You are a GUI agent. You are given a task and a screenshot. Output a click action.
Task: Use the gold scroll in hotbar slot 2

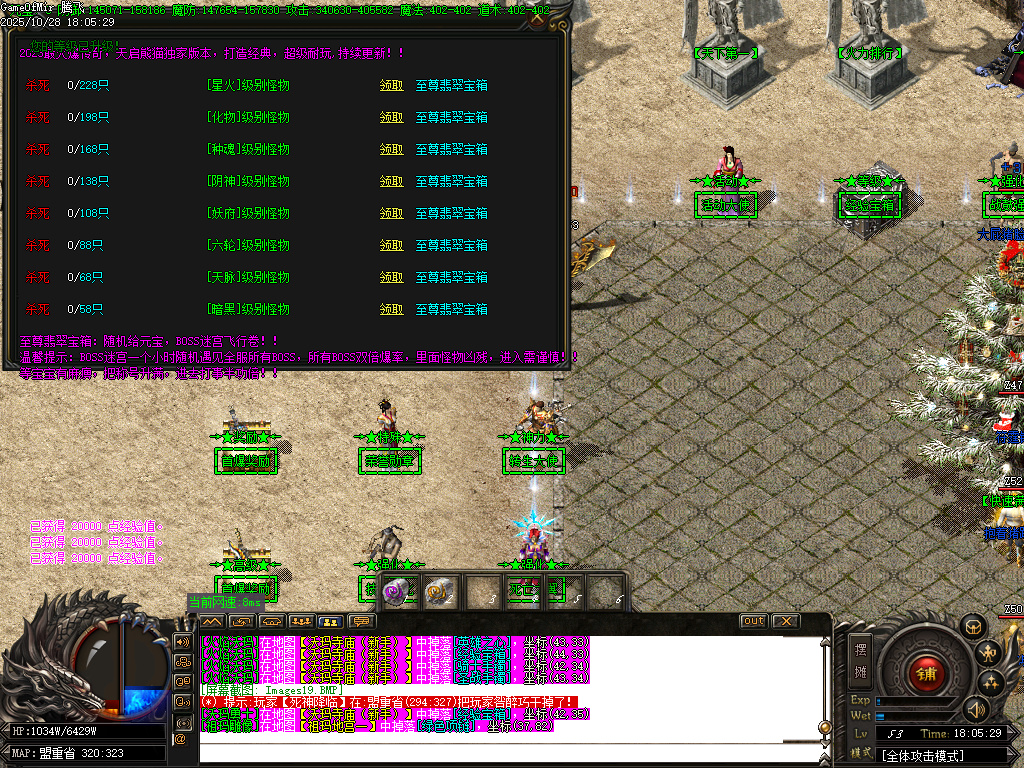pyautogui.click(x=438, y=591)
